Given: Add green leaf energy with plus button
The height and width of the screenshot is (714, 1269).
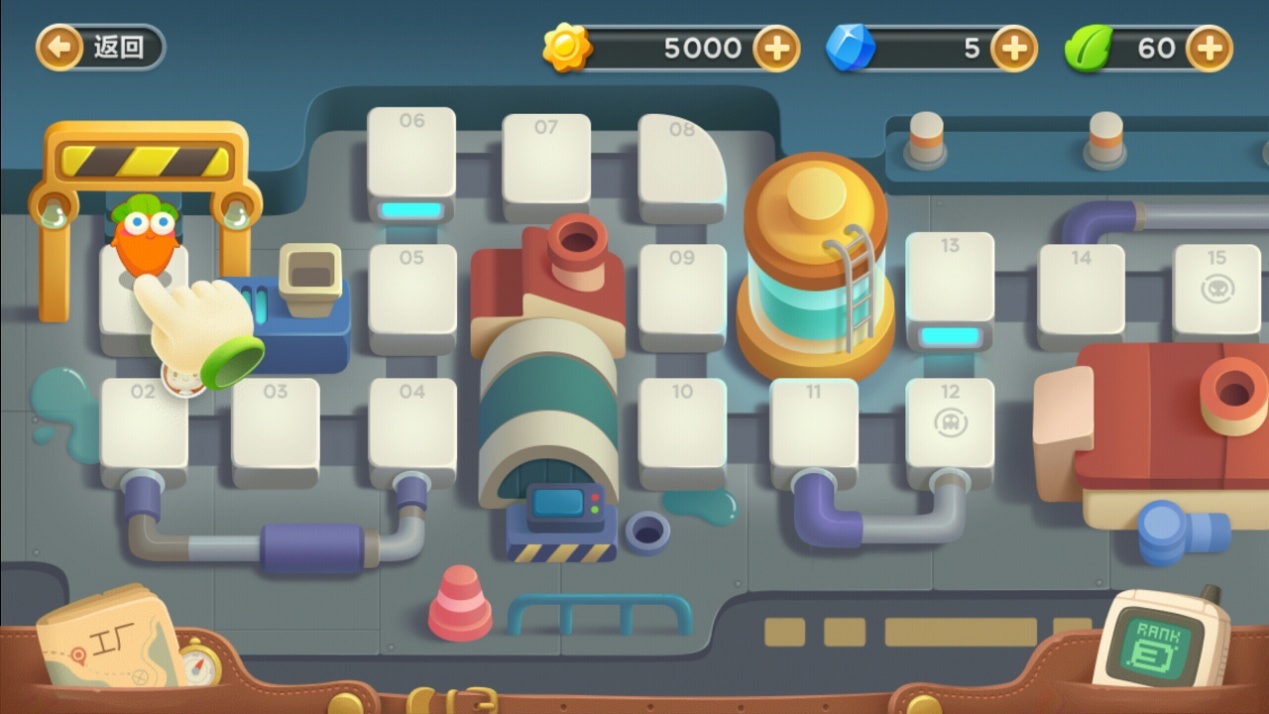Looking at the screenshot, I should (1209, 48).
